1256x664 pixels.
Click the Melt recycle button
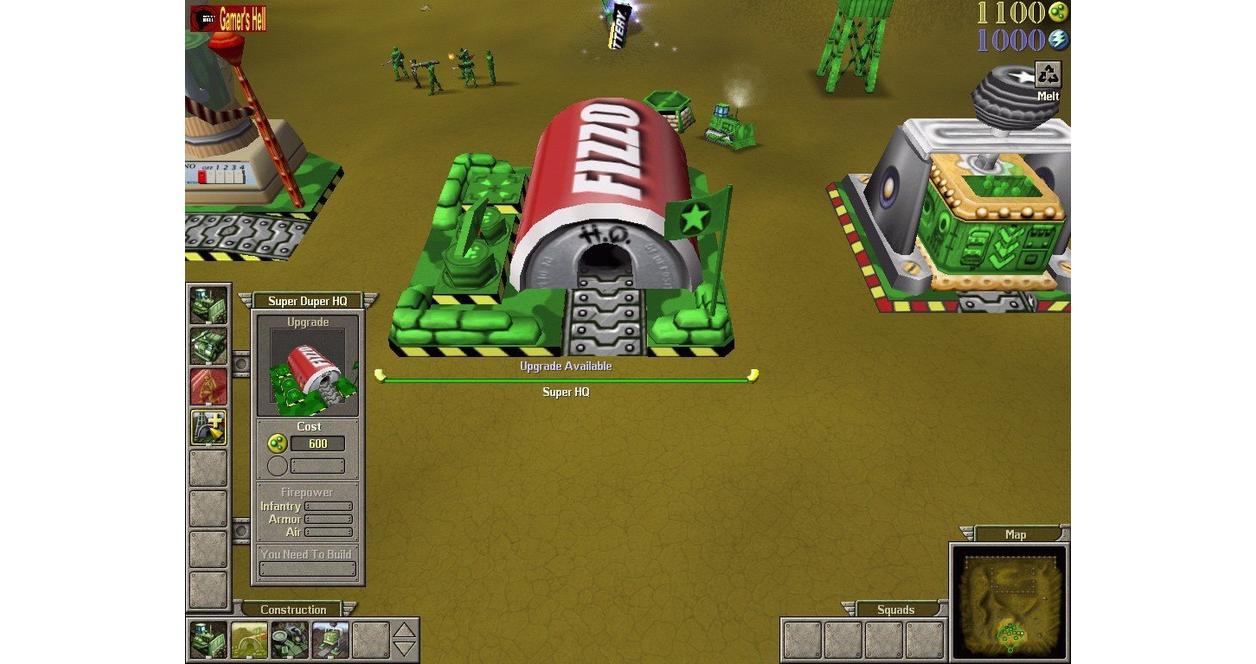pyautogui.click(x=1047, y=75)
